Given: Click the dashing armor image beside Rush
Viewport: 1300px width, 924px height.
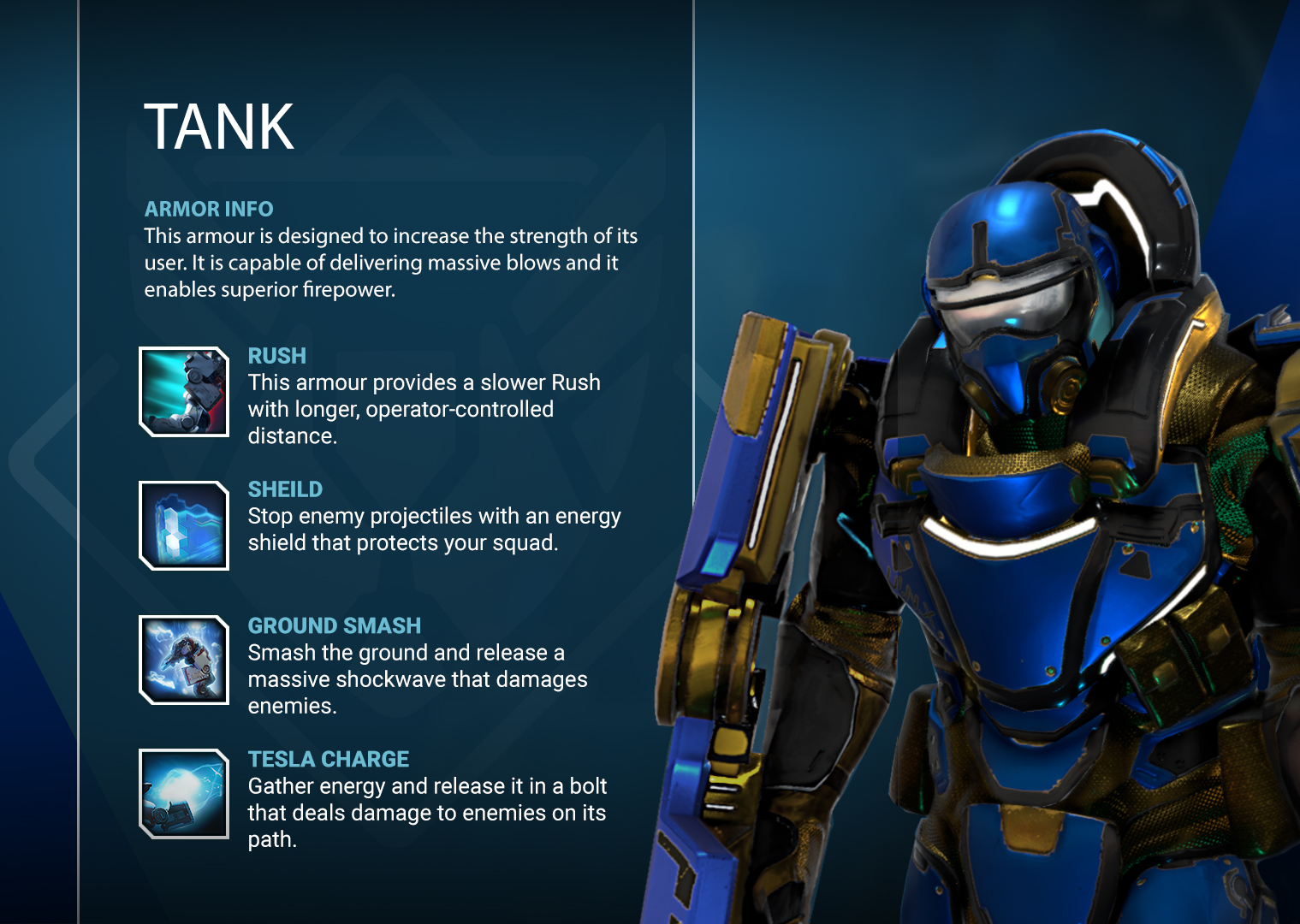Looking at the screenshot, I should click(x=182, y=391).
